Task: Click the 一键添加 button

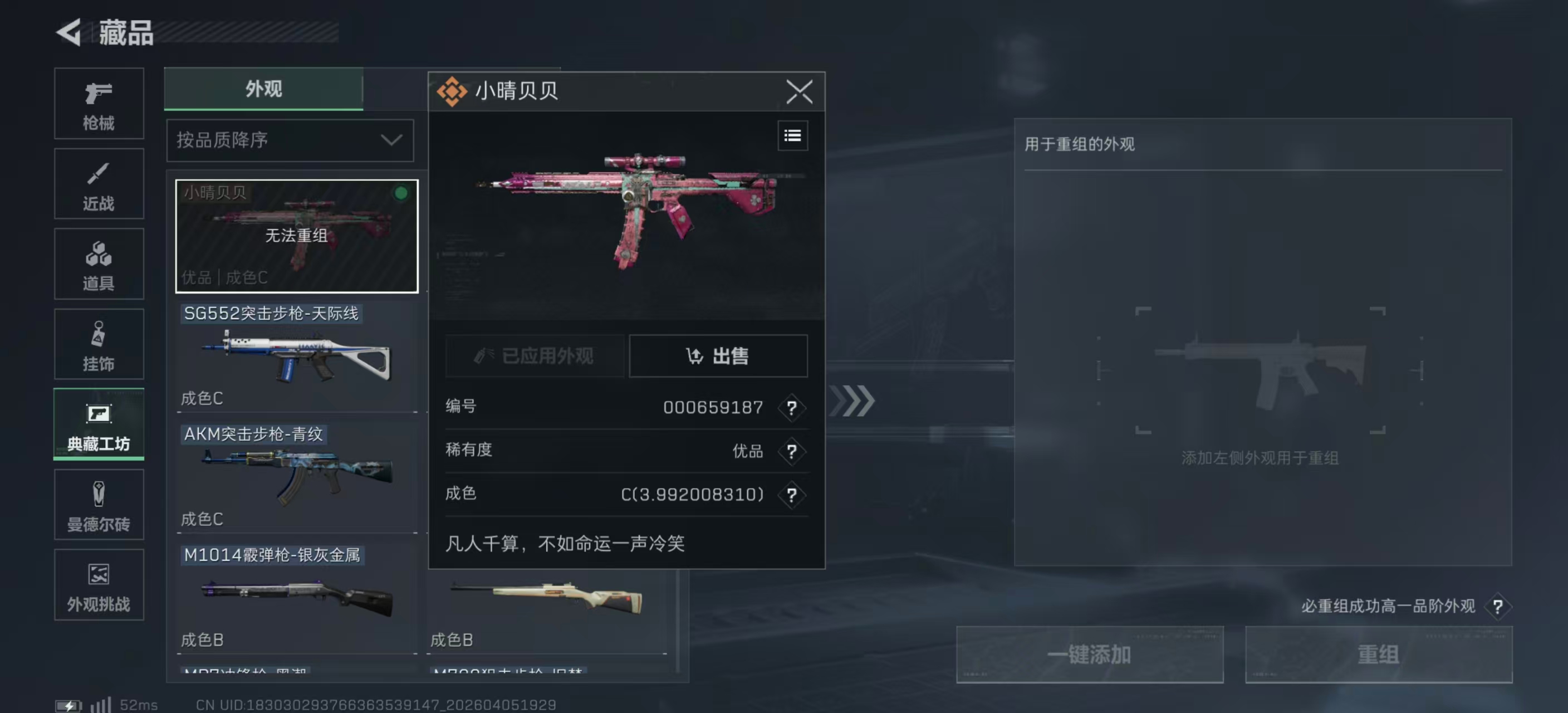Action: [1090, 654]
